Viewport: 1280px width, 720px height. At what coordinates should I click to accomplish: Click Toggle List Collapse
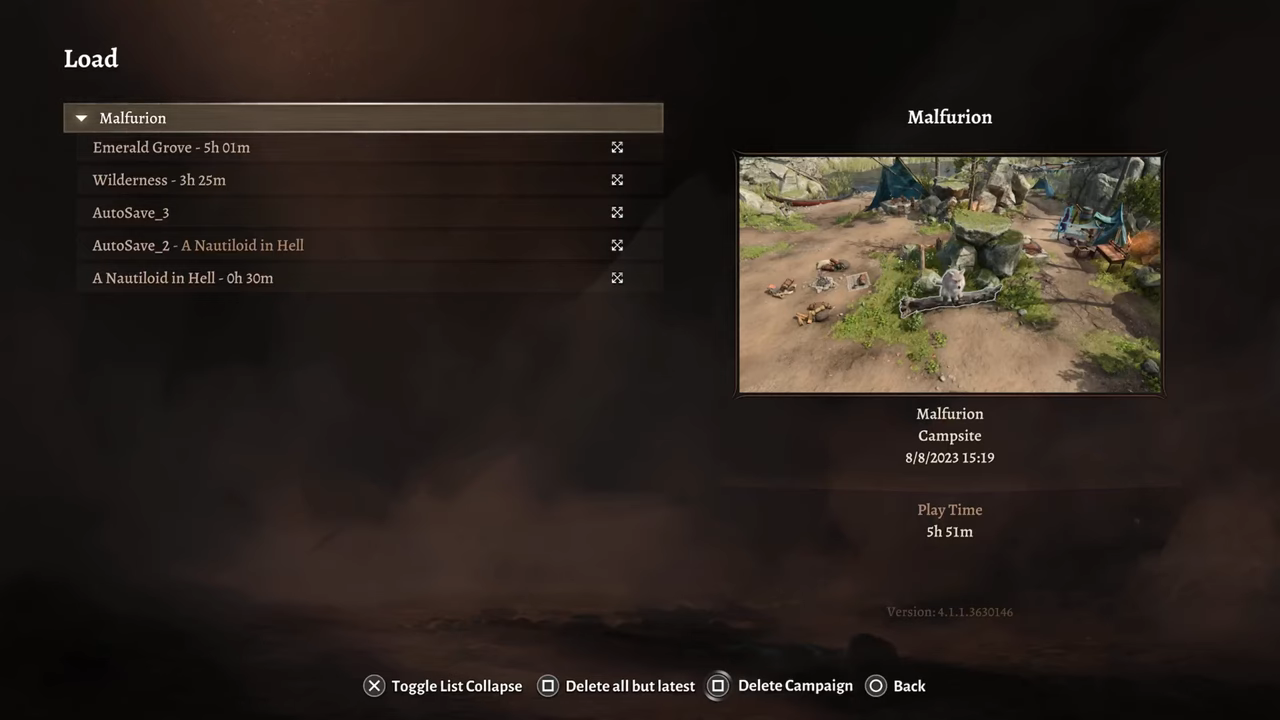point(443,686)
